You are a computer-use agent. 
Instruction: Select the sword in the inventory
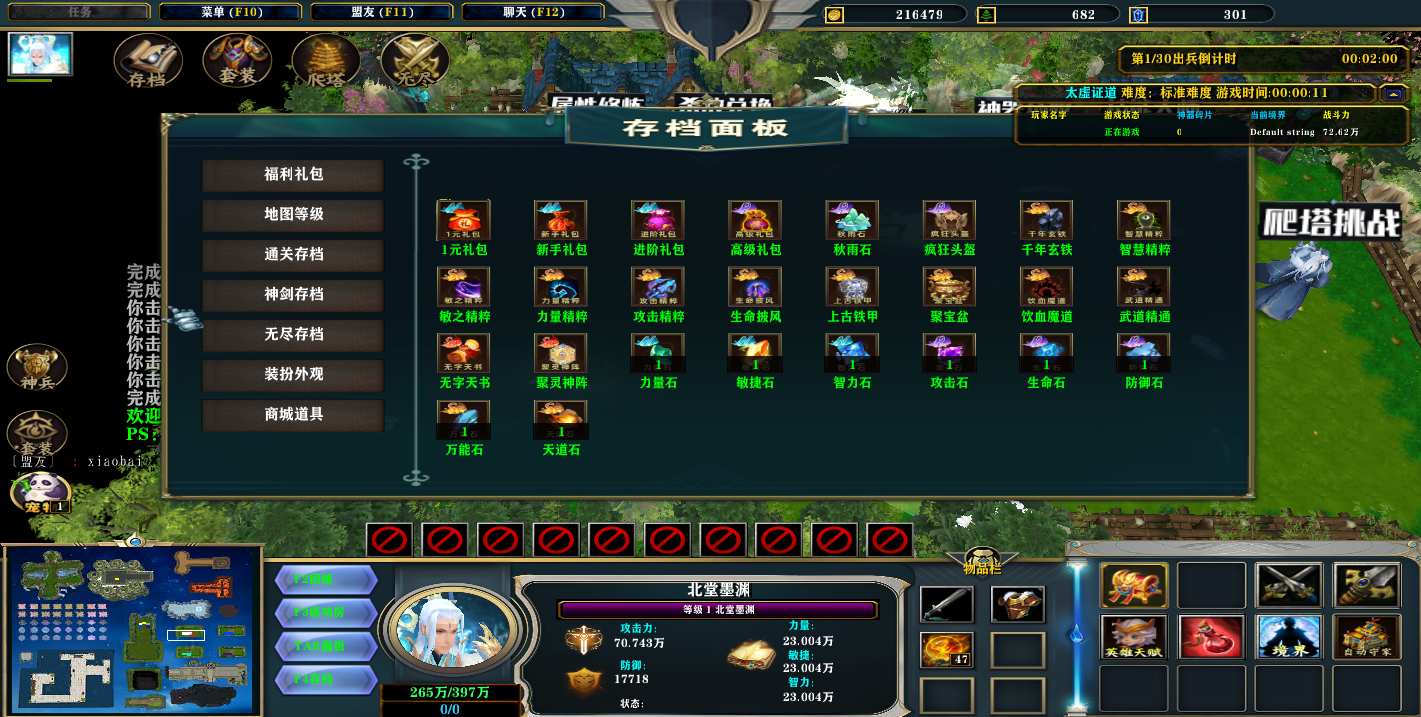pyautogui.click(x=946, y=606)
